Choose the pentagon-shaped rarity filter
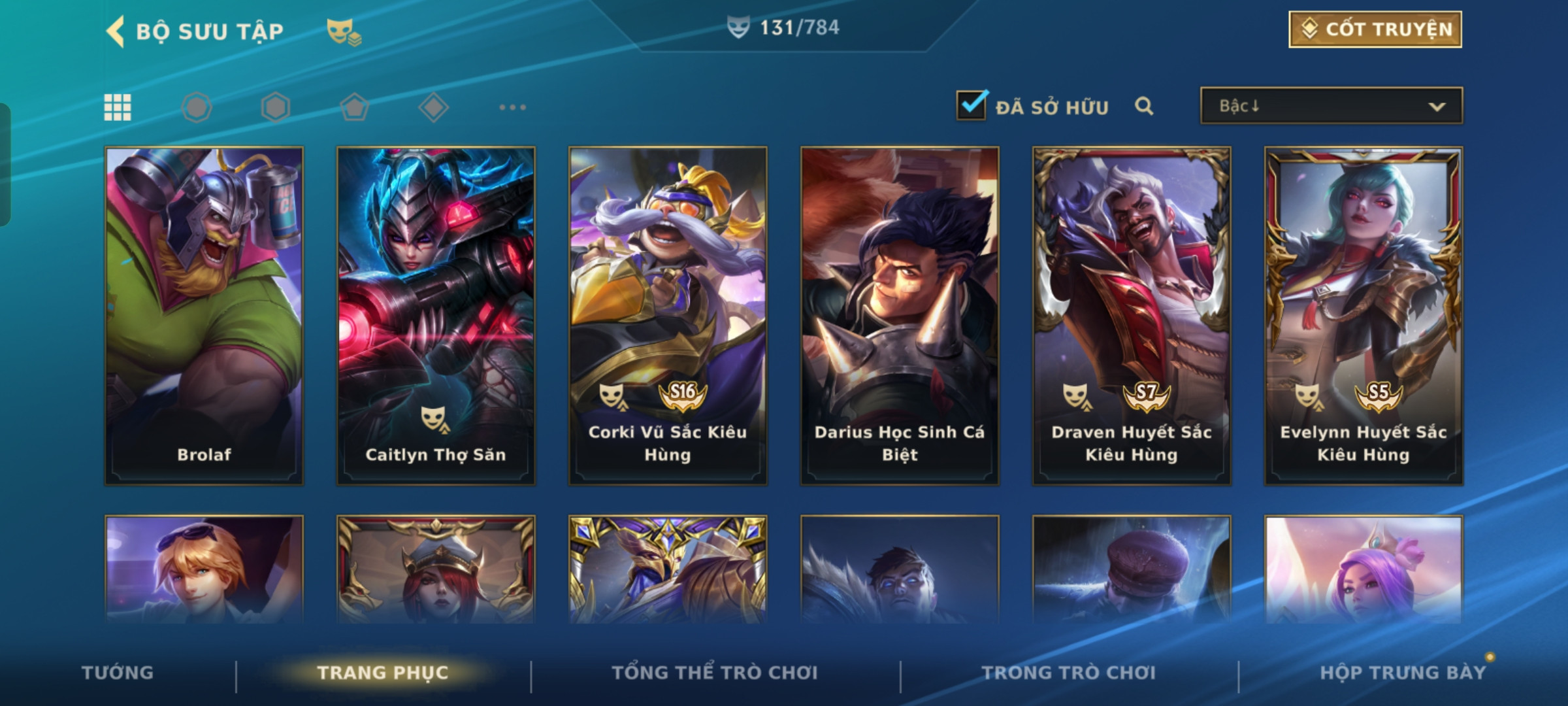 coord(354,107)
